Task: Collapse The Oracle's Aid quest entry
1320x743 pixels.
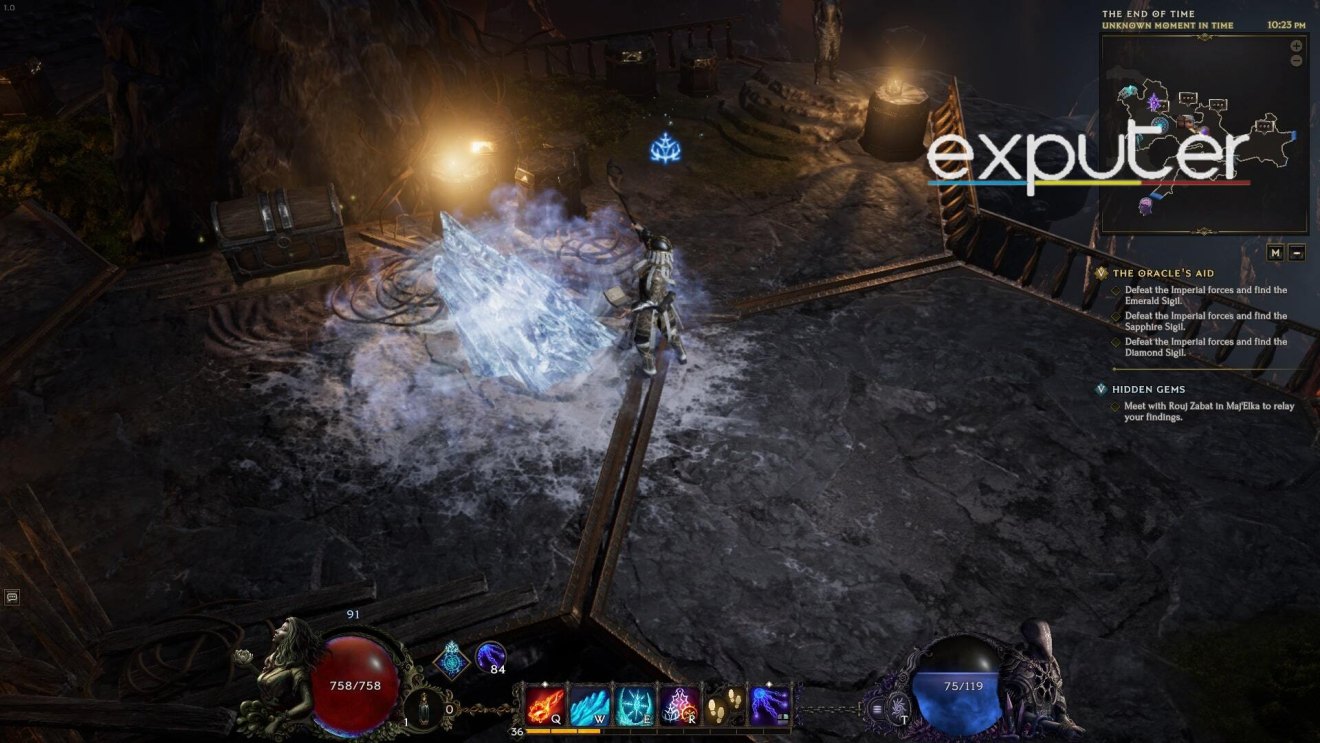Action: [x=1101, y=272]
